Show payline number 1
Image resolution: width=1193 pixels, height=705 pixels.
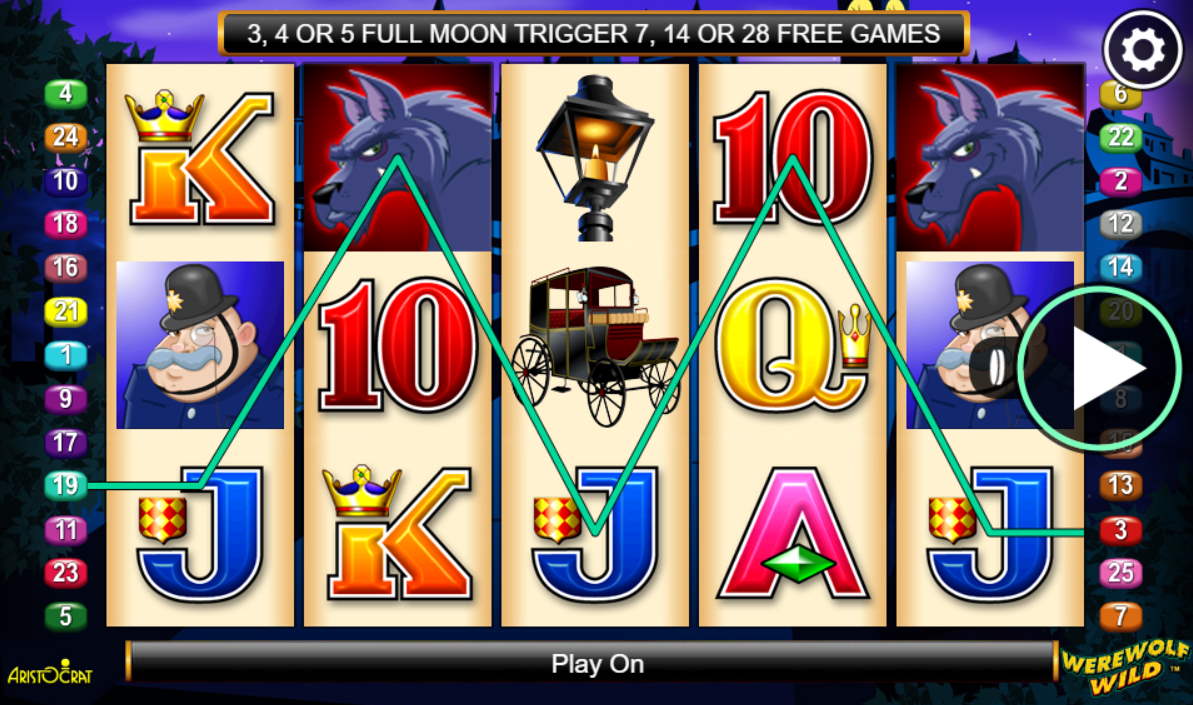coord(66,355)
